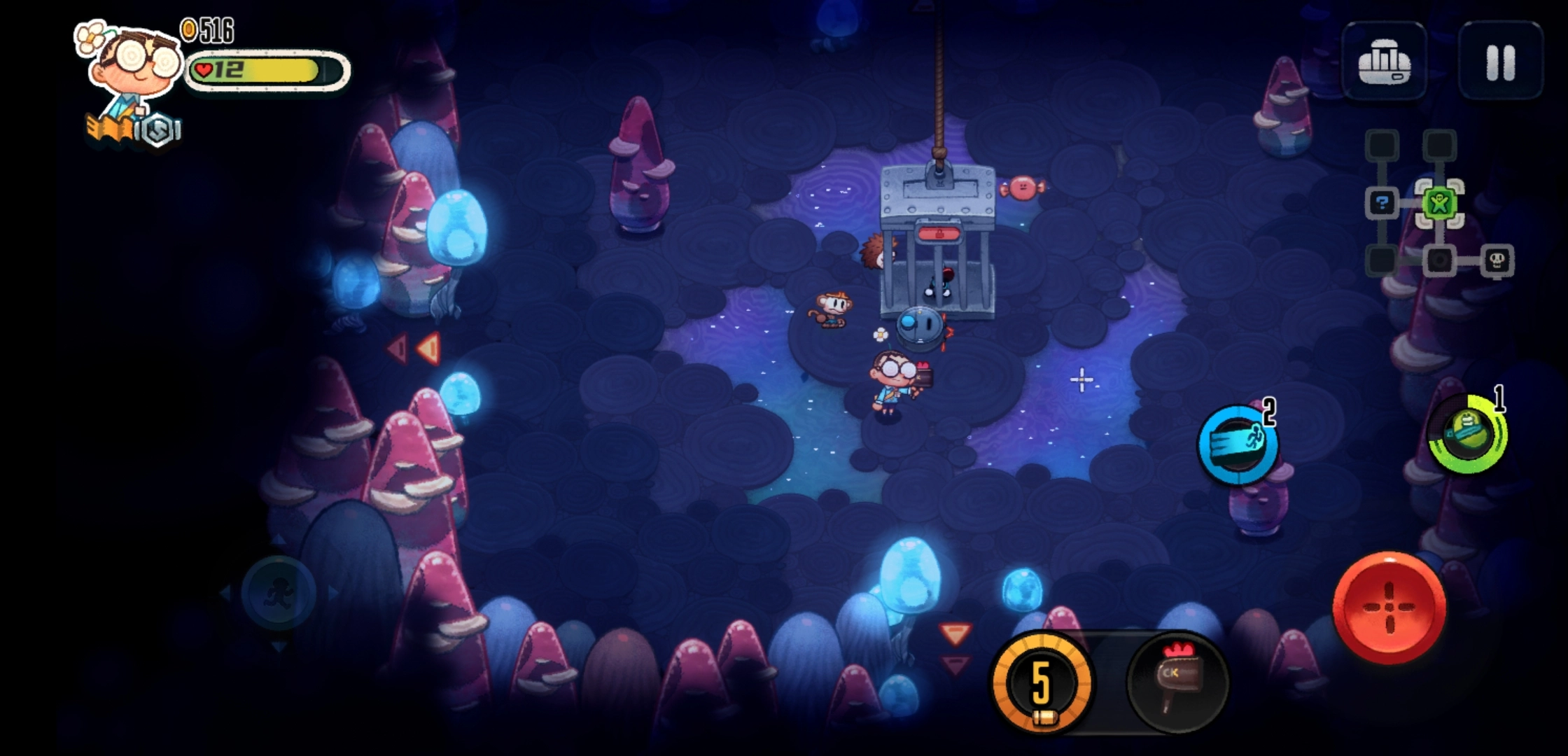Select the skull boss room on minimap
This screenshot has width=1568, height=756.
(1497, 261)
